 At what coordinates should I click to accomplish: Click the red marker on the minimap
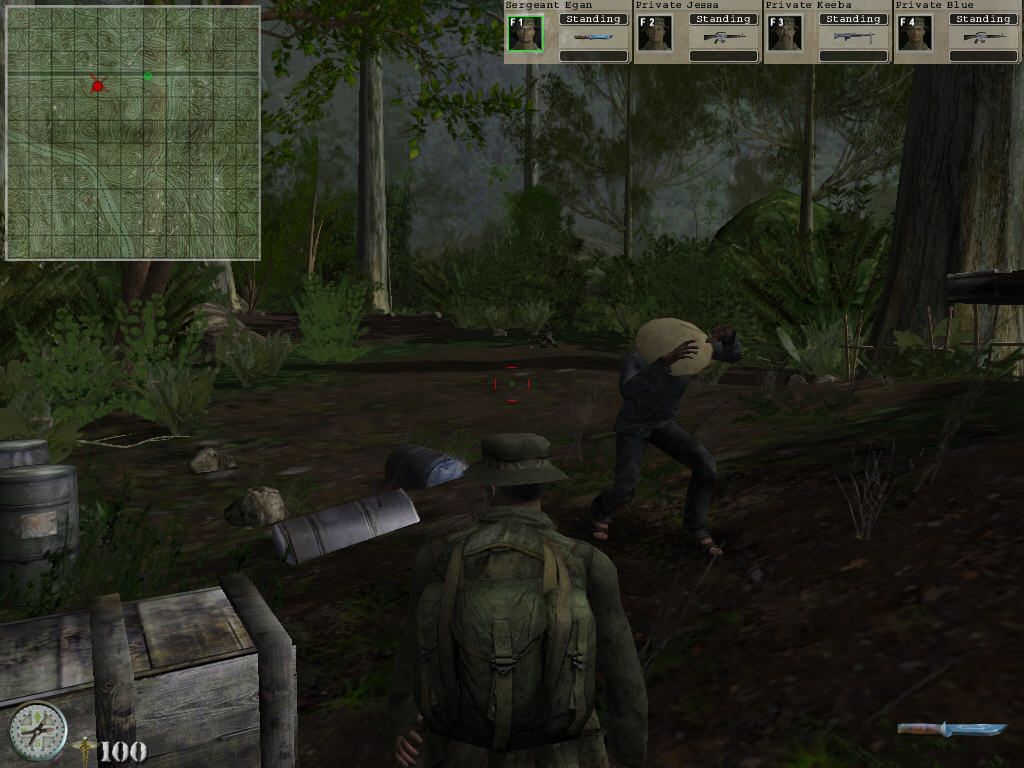coord(97,86)
